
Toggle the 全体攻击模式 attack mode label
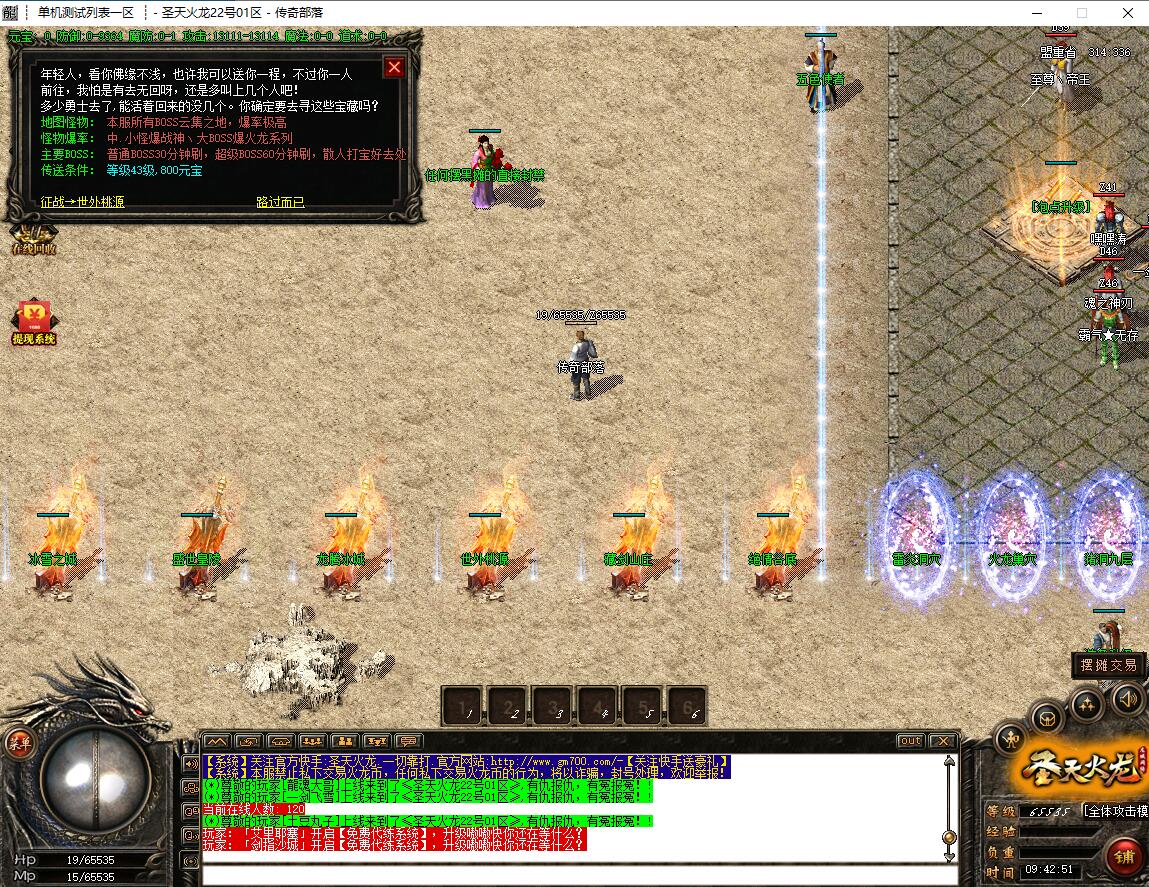tap(1114, 811)
